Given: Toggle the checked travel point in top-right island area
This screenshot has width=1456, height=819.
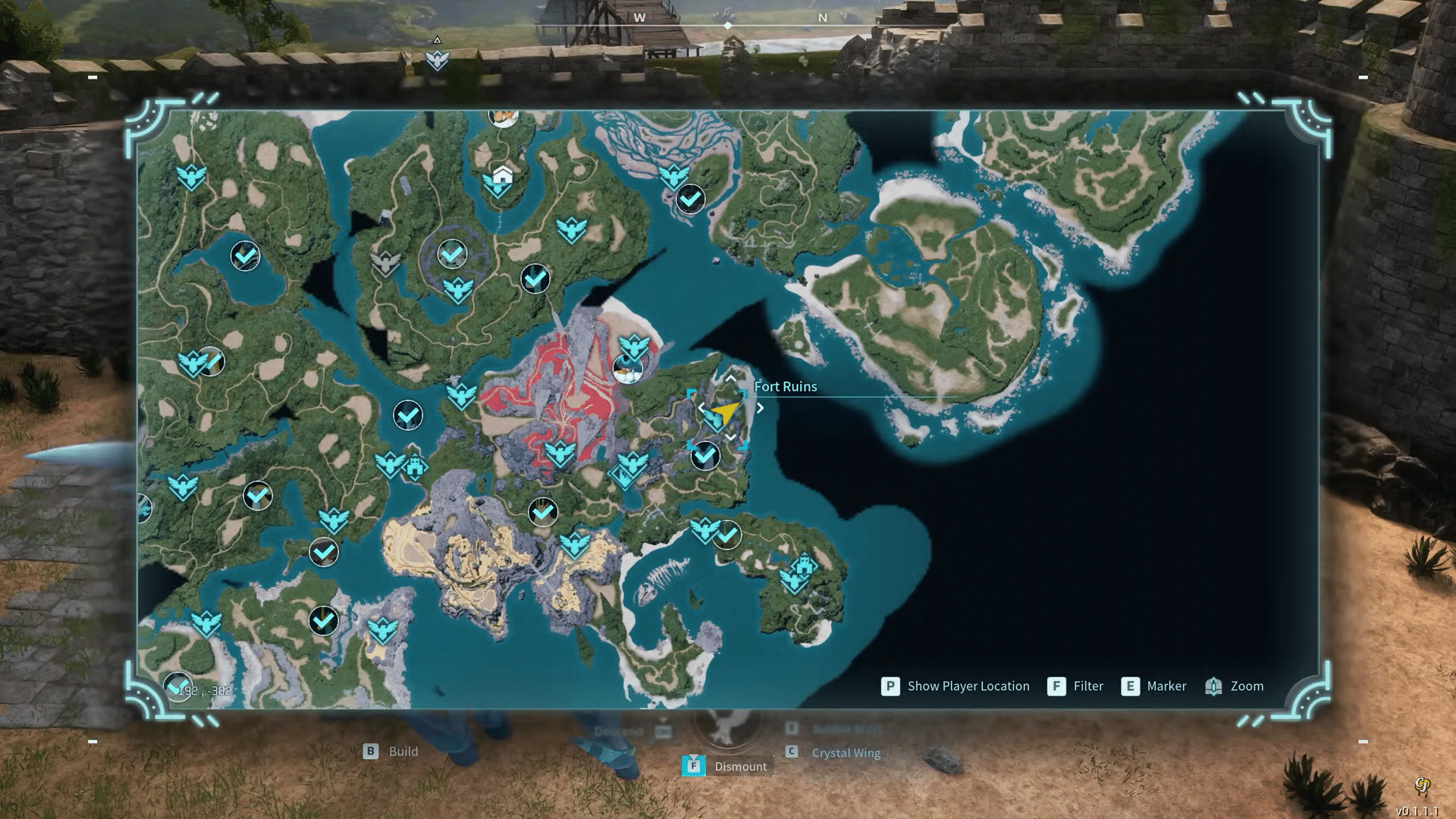Looking at the screenshot, I should 689,197.
